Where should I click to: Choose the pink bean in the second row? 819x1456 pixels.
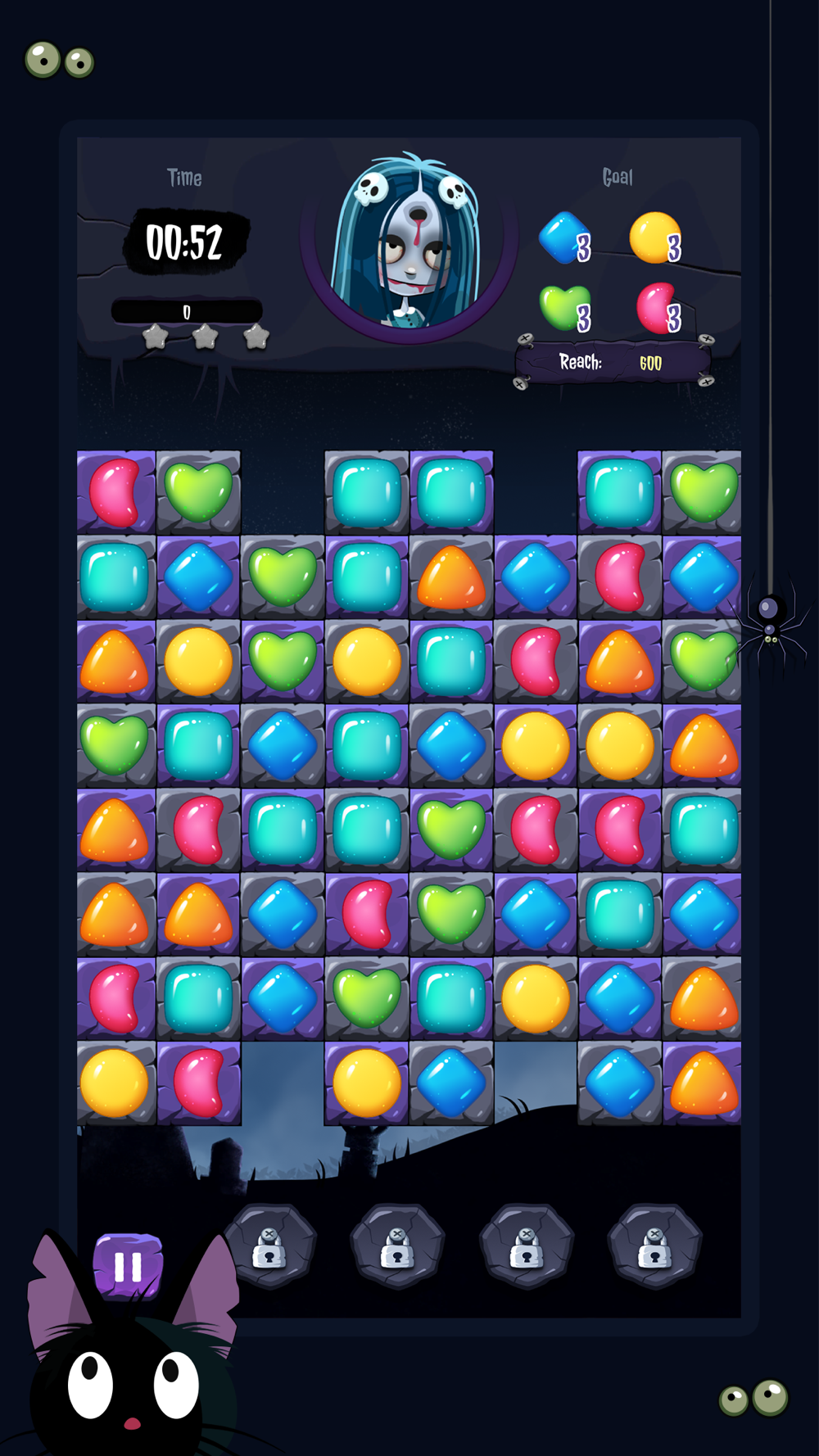[620, 577]
